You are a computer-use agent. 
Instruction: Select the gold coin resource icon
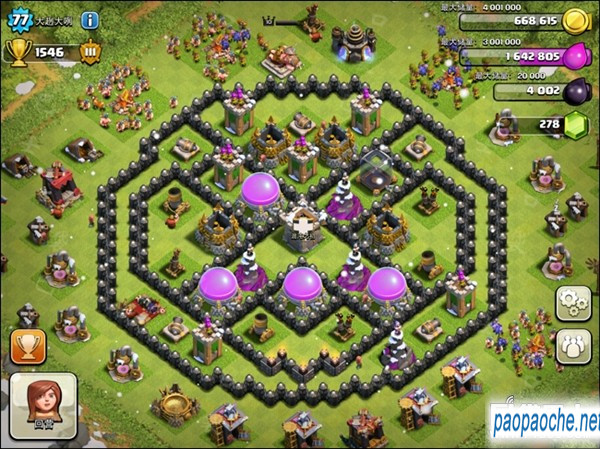pos(575,20)
